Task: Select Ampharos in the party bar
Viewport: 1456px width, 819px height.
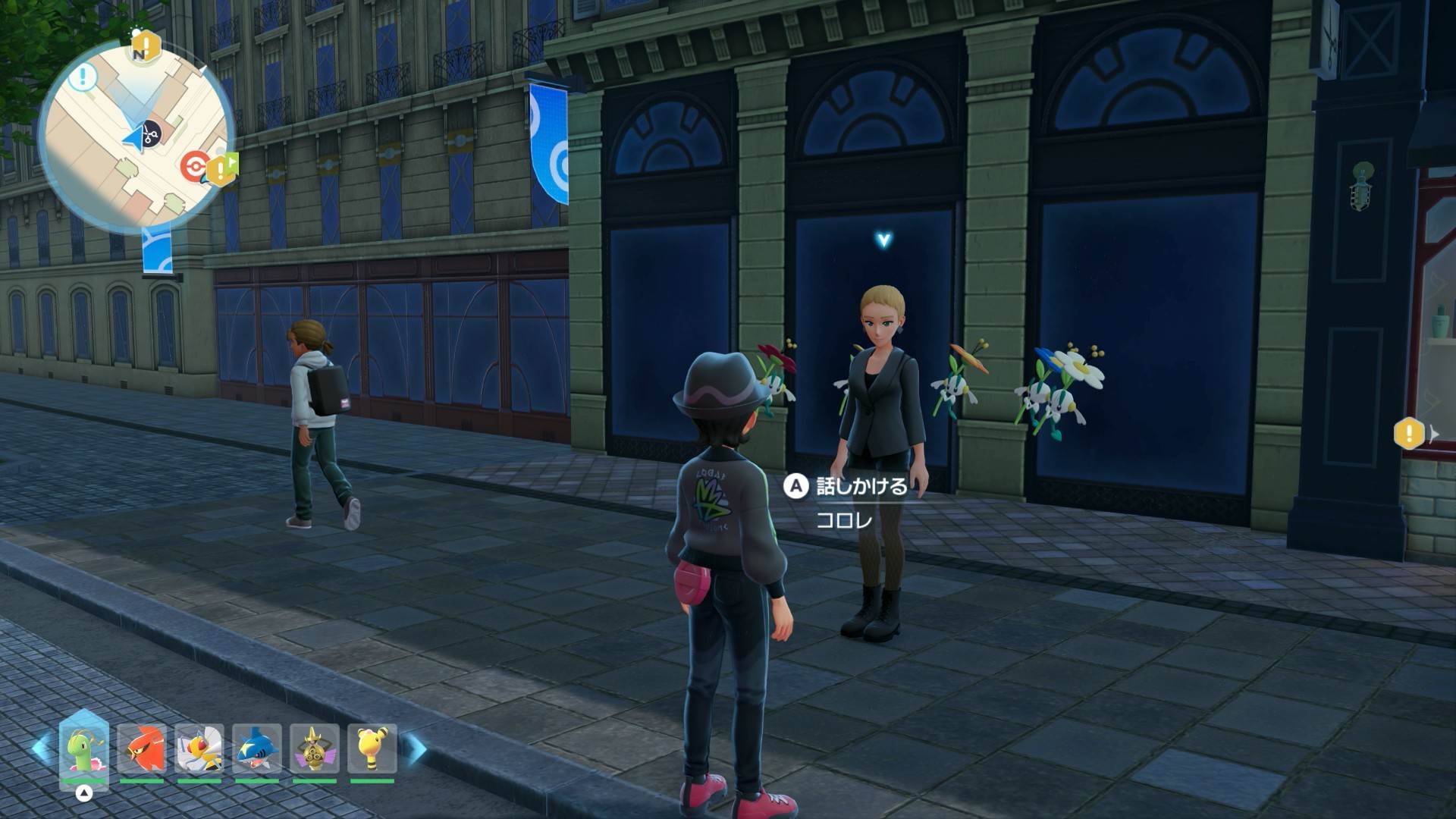Action: coord(372,749)
